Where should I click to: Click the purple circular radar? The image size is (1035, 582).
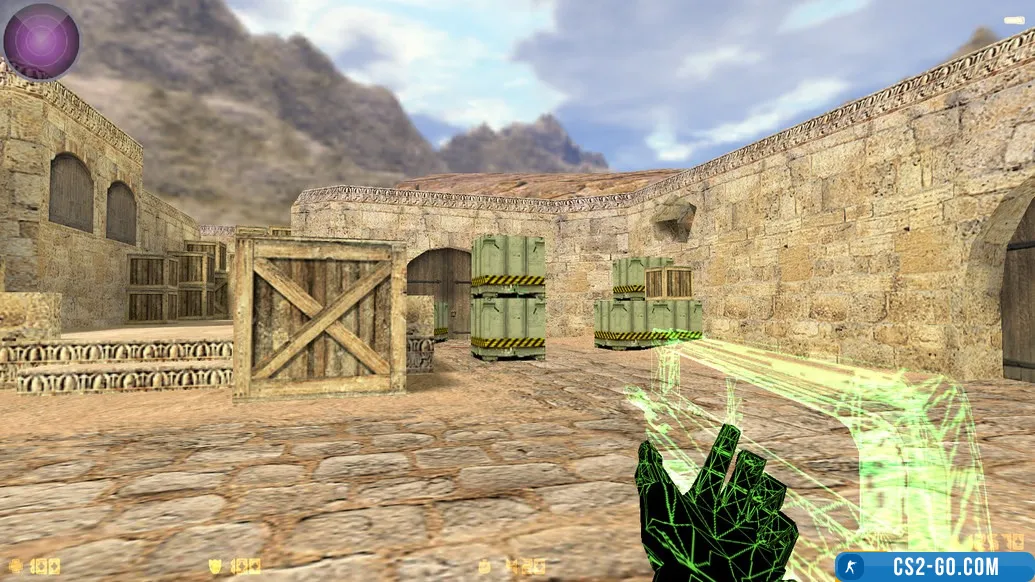41,41
